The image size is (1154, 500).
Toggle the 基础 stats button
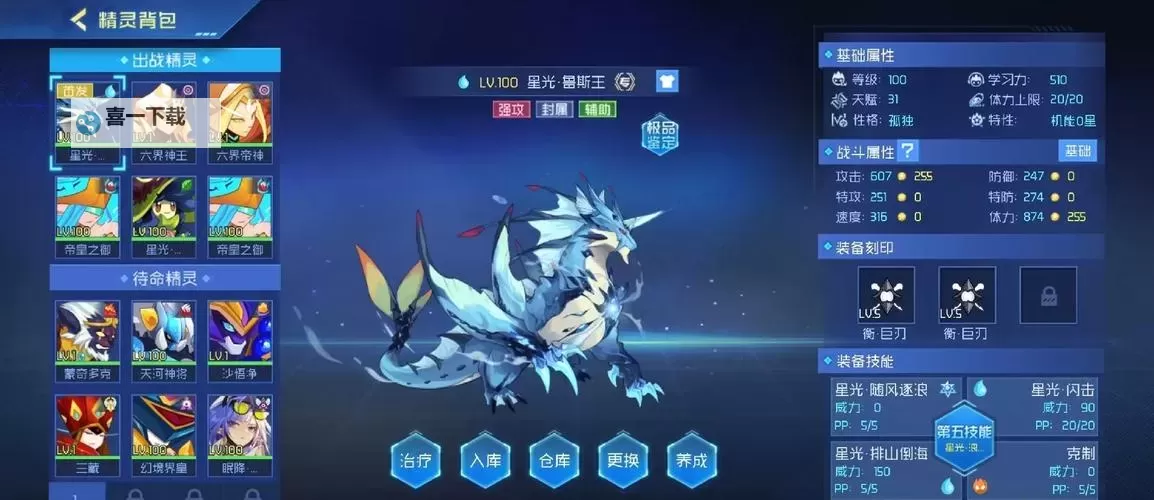(x=1077, y=151)
